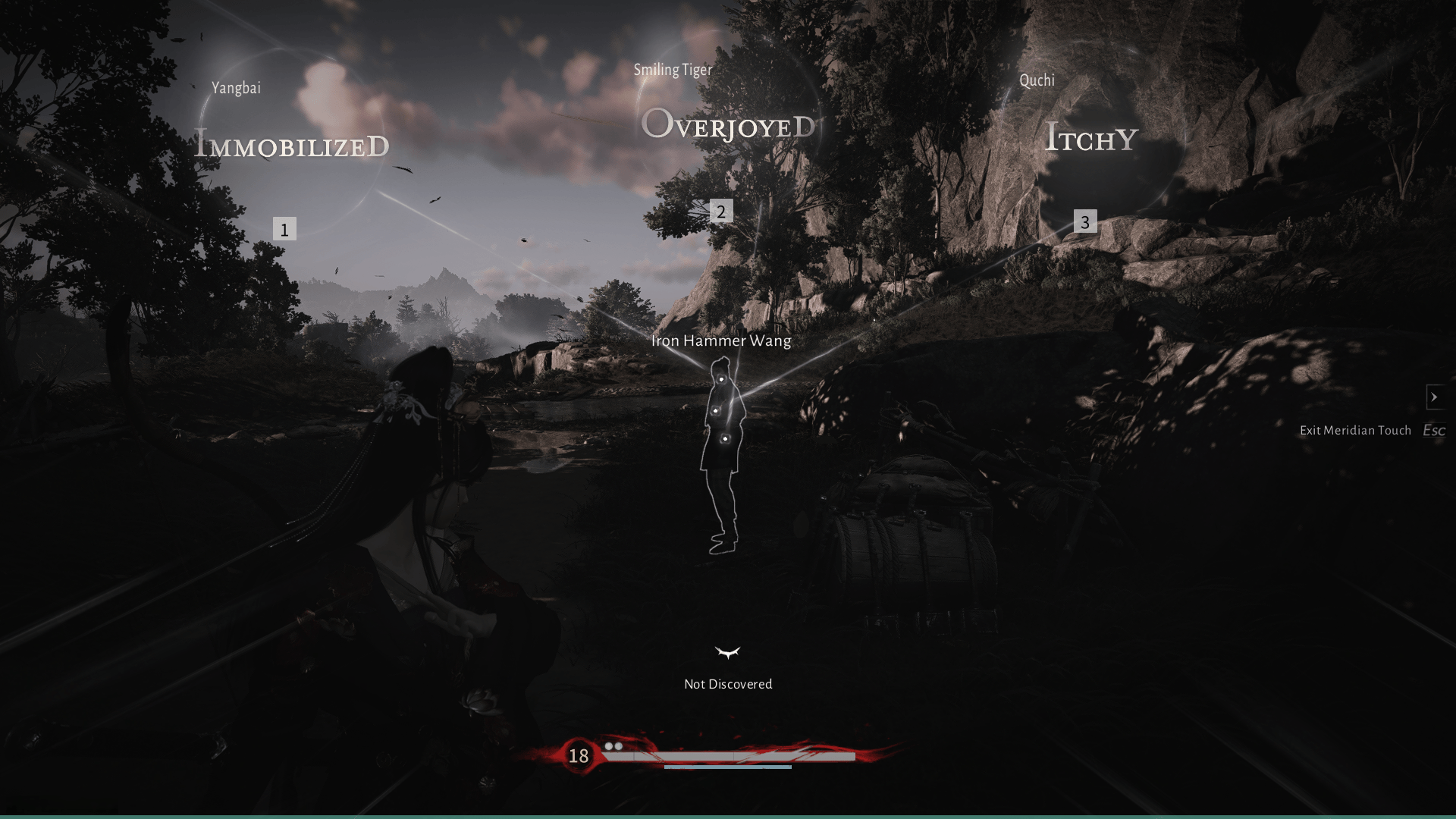Toggle the second white pip near the level counter
The width and height of the screenshot is (1456, 819).
click(620, 747)
